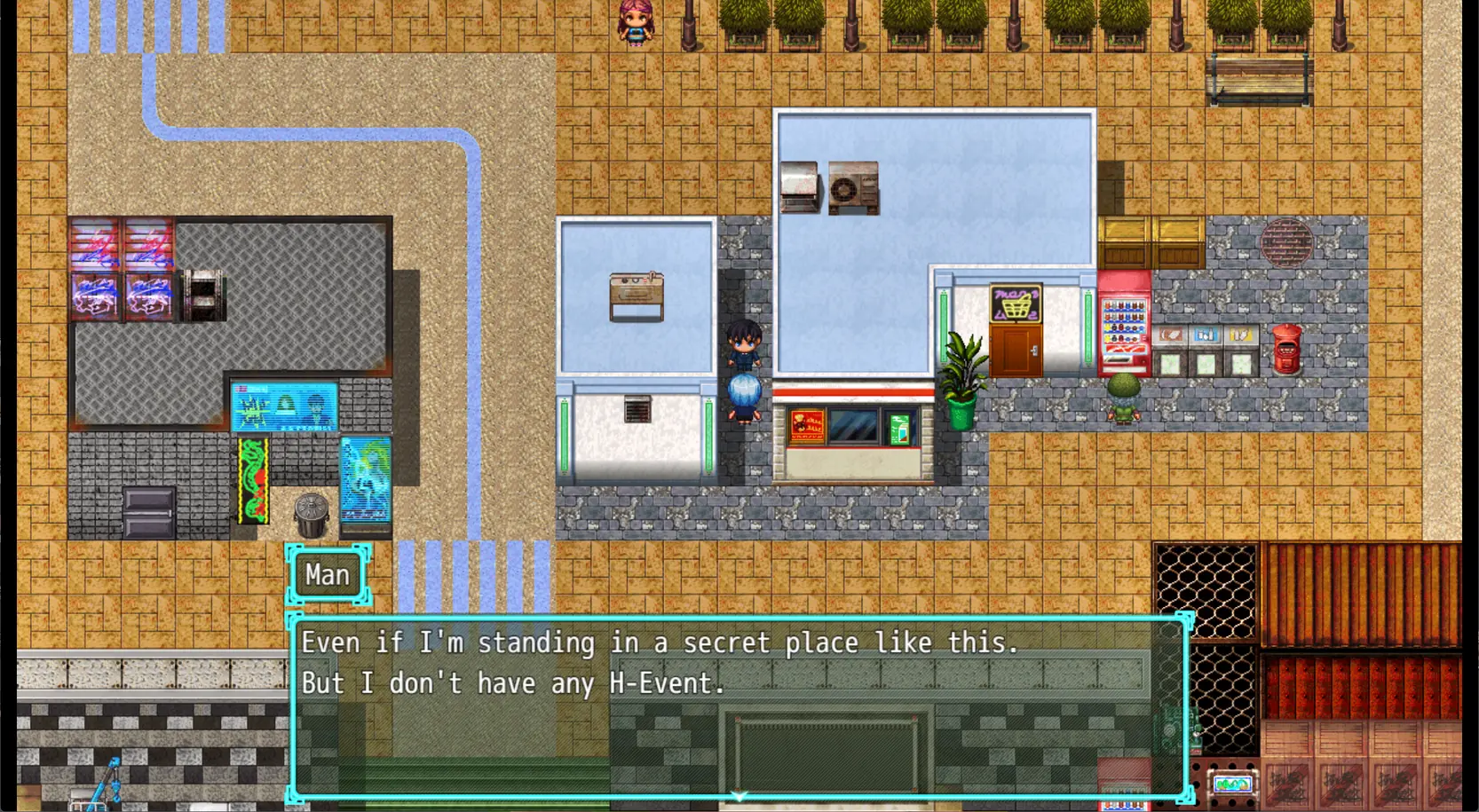This screenshot has height=812, width=1479.
Task: Click the dialogue continue arrow indicator
Action: tap(739, 796)
